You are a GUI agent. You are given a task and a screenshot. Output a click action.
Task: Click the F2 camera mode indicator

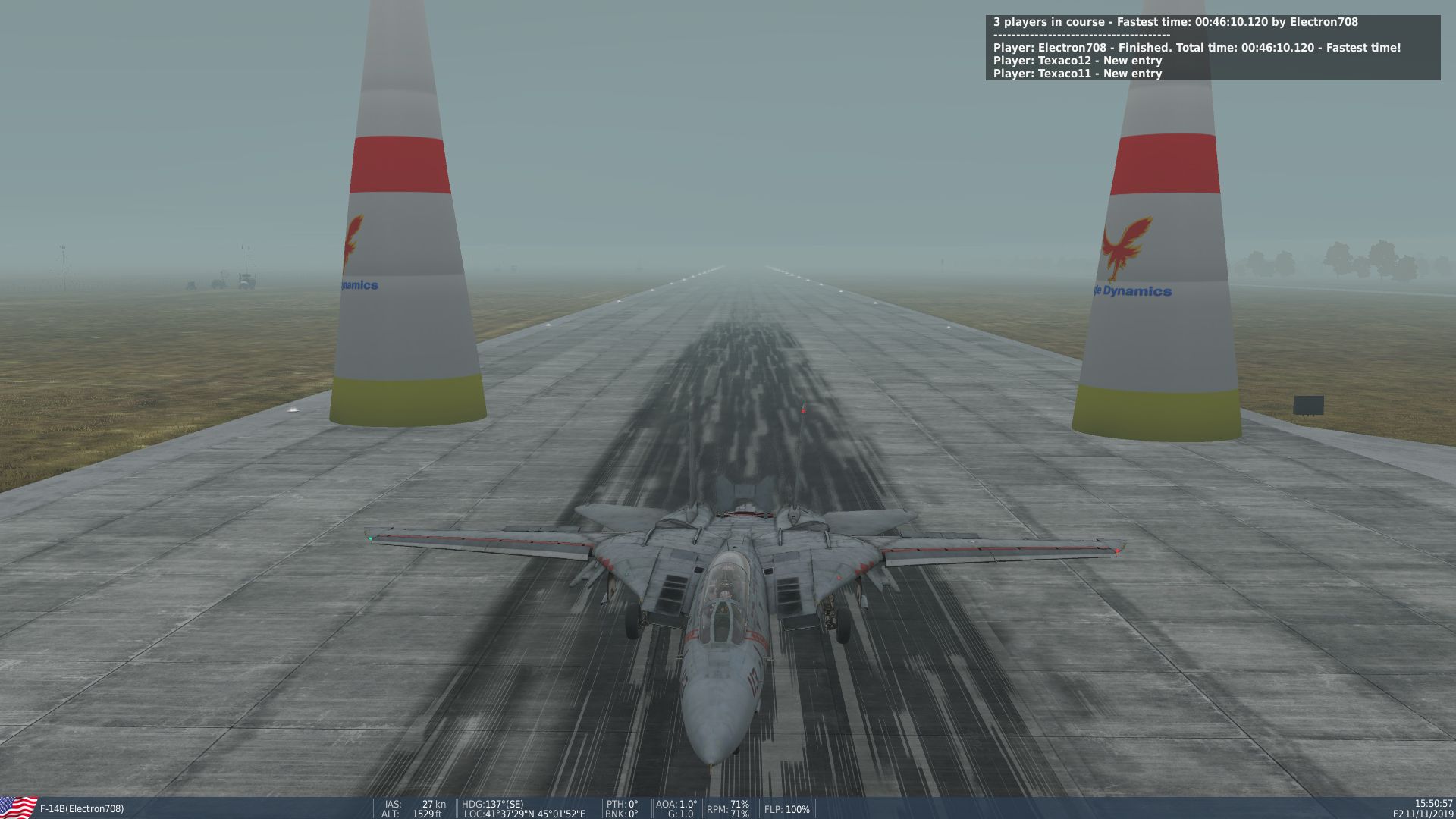(x=1398, y=814)
